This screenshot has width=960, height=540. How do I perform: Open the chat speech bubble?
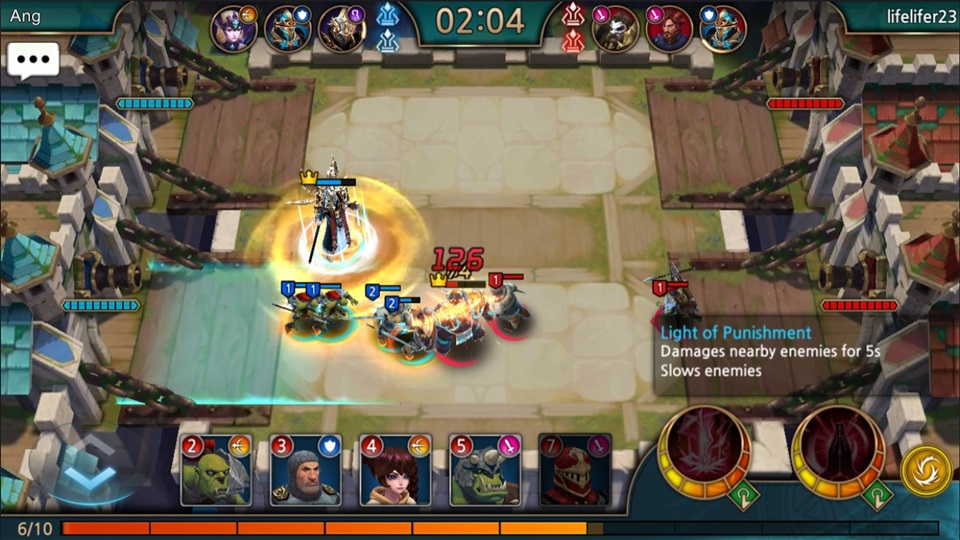[x=33, y=60]
